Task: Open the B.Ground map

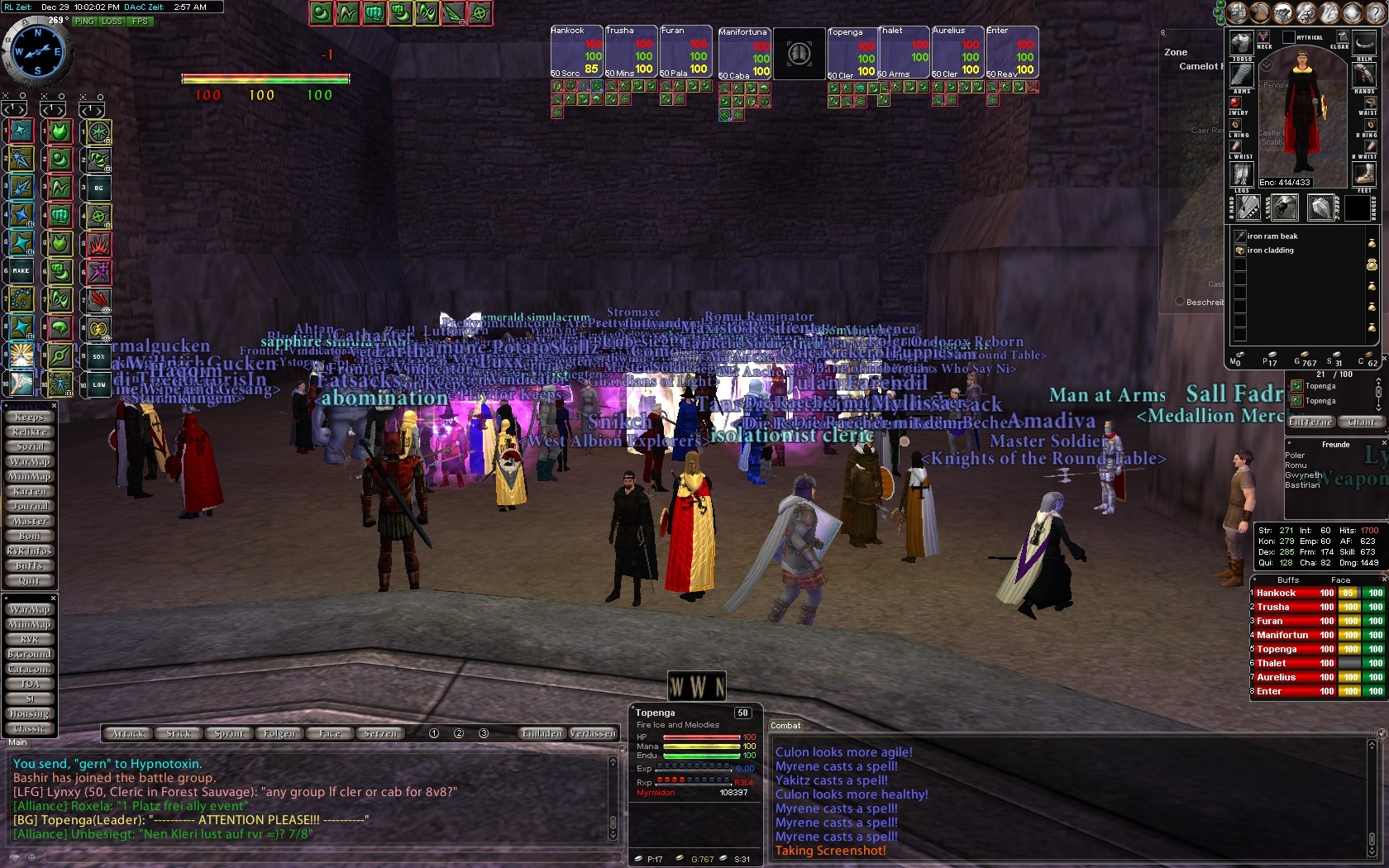Action: point(29,654)
